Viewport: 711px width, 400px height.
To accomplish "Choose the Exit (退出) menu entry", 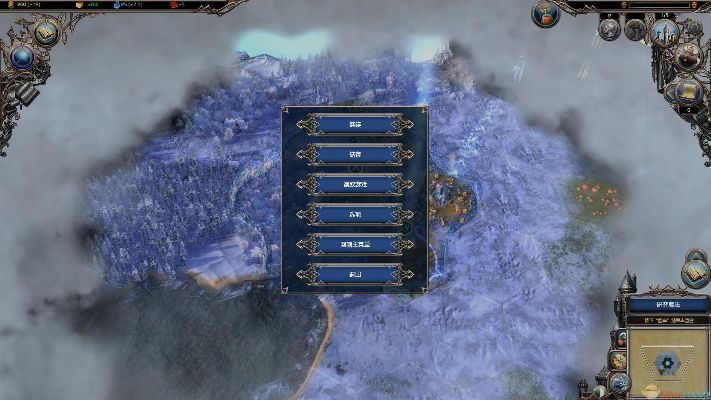I will point(356,274).
